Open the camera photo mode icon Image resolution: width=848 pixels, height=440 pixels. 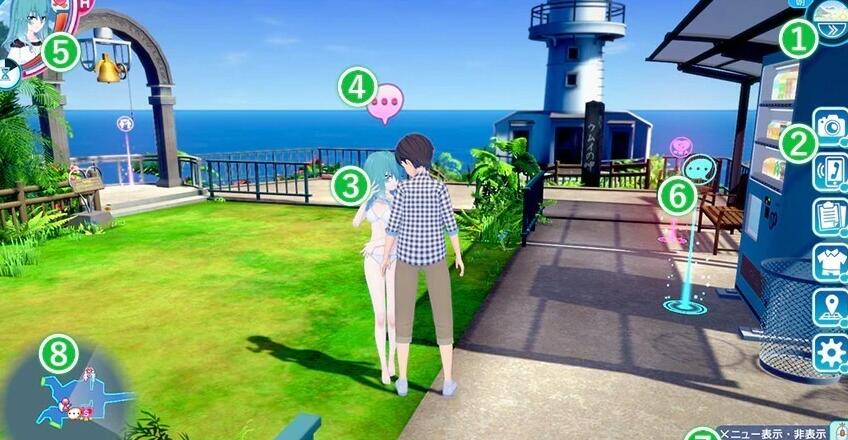830,125
